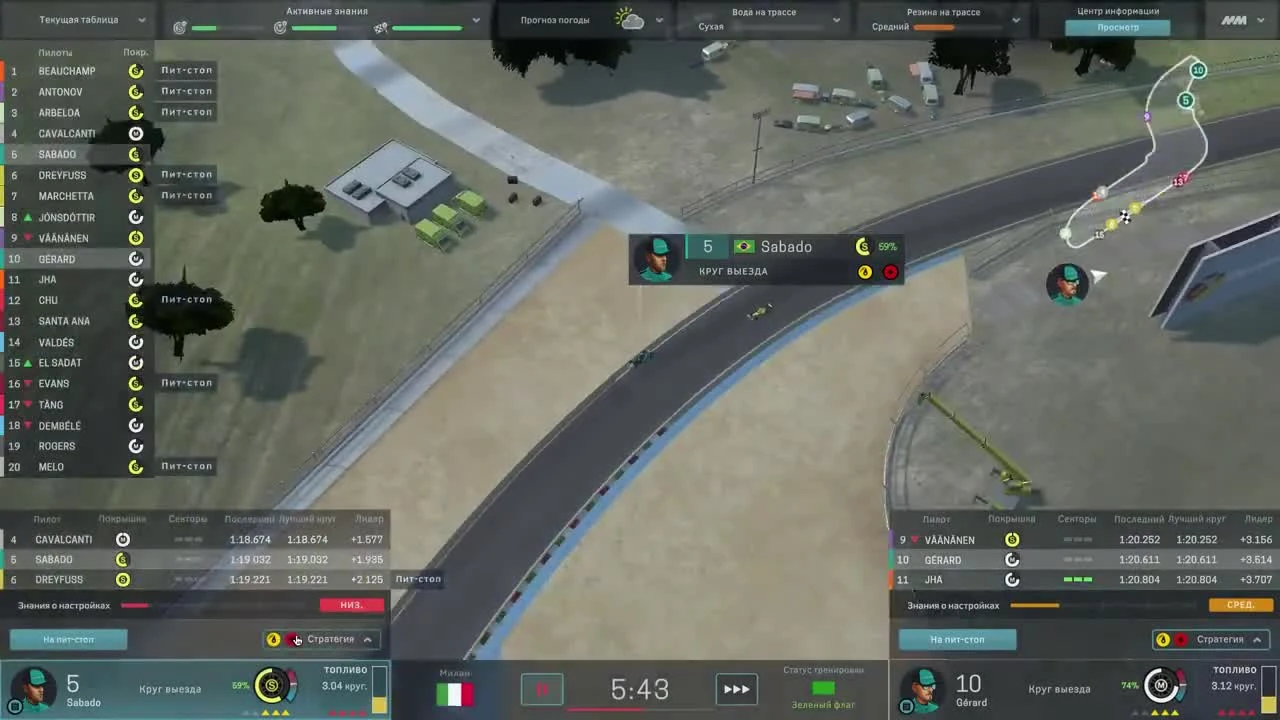Click the red alert indicator on Sabado's banner
This screenshot has width=1280, height=720.
click(890, 271)
